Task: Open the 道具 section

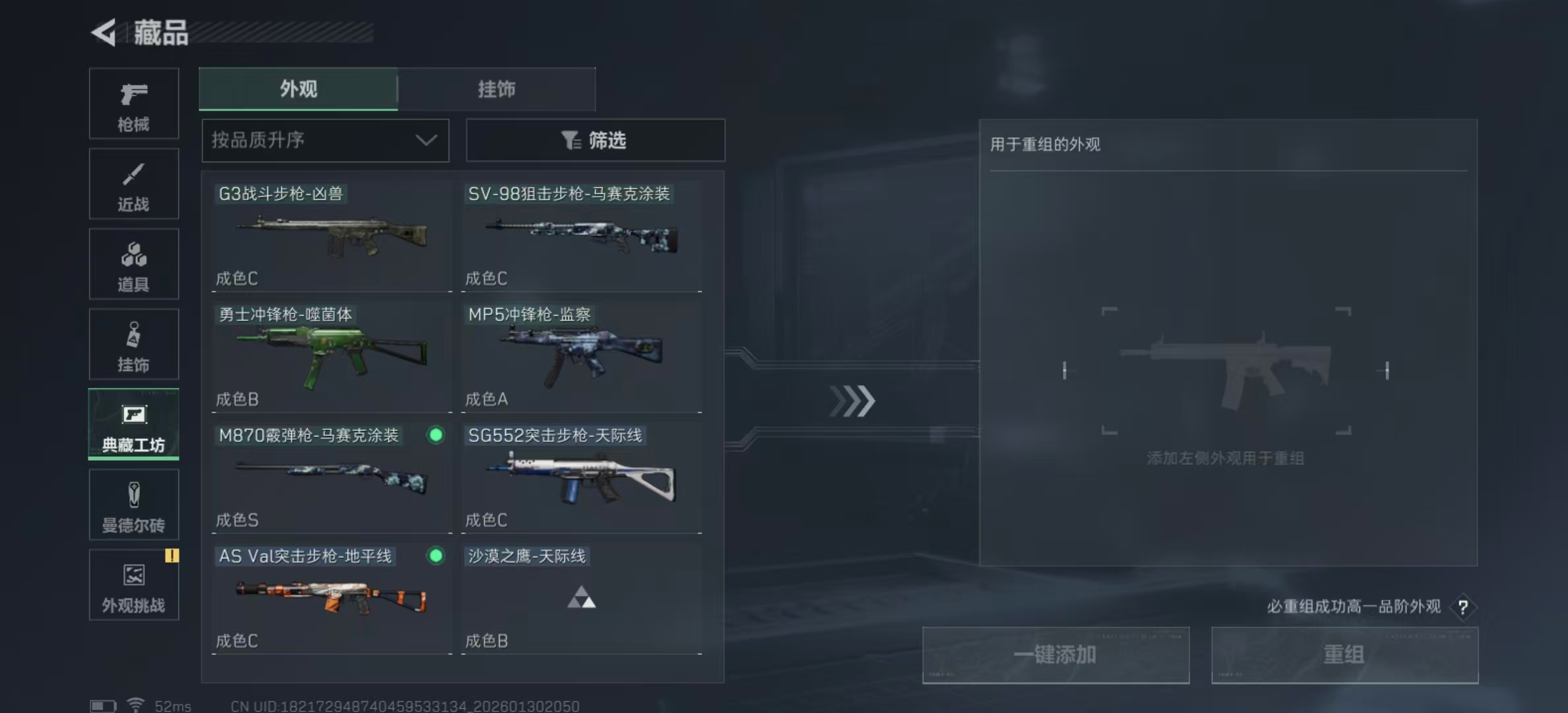Action: coord(133,264)
